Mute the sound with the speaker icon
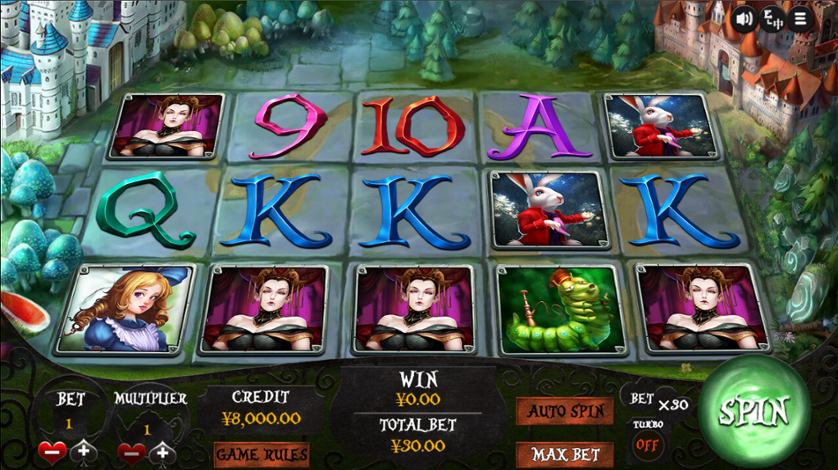 click(x=744, y=18)
